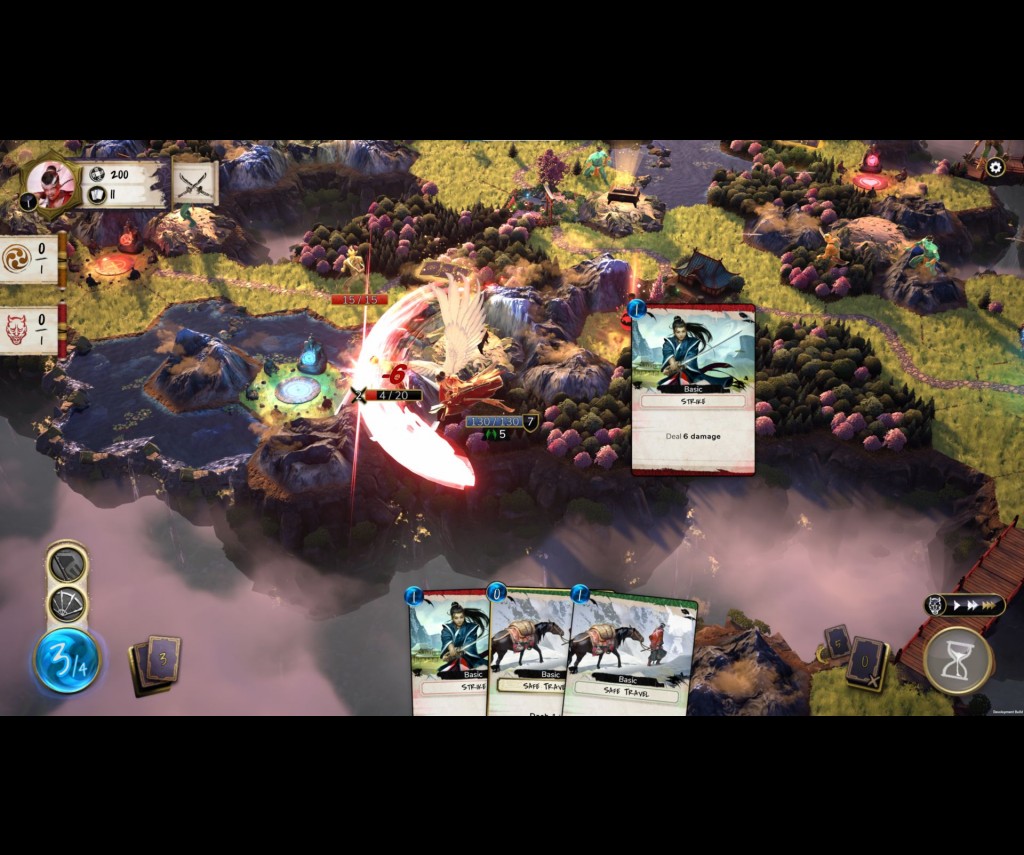Inspect the enlarged Strike card preview
1024x855 pixels.
pos(693,388)
